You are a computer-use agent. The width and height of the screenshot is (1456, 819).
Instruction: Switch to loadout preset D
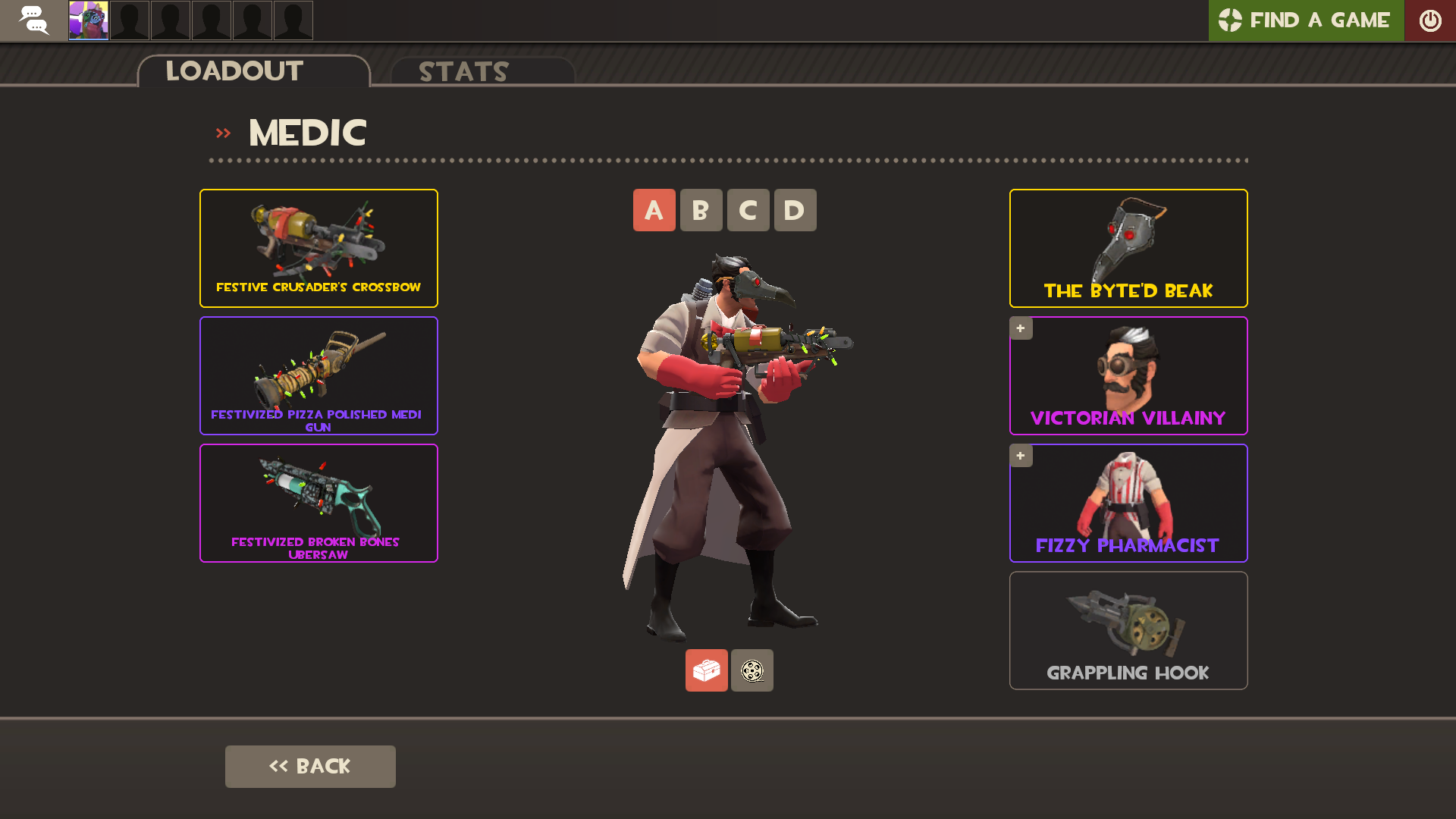tap(795, 210)
